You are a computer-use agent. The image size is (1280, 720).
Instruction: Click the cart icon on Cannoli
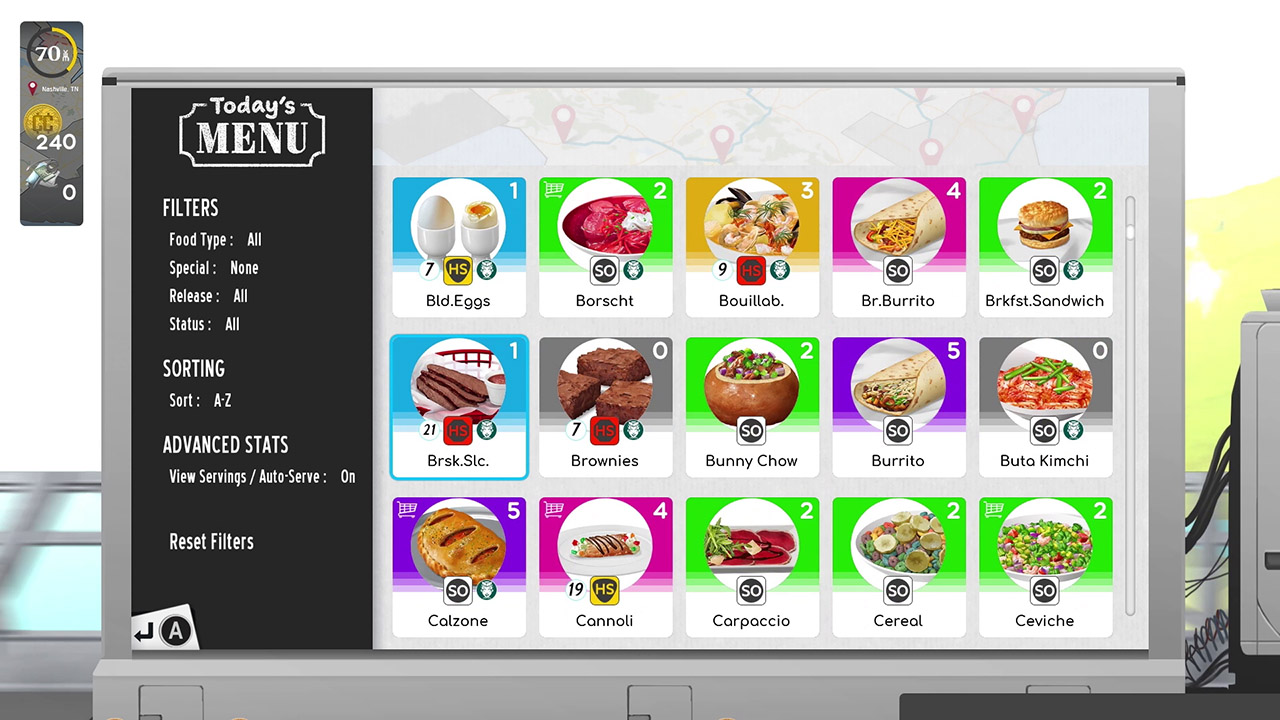(x=552, y=511)
